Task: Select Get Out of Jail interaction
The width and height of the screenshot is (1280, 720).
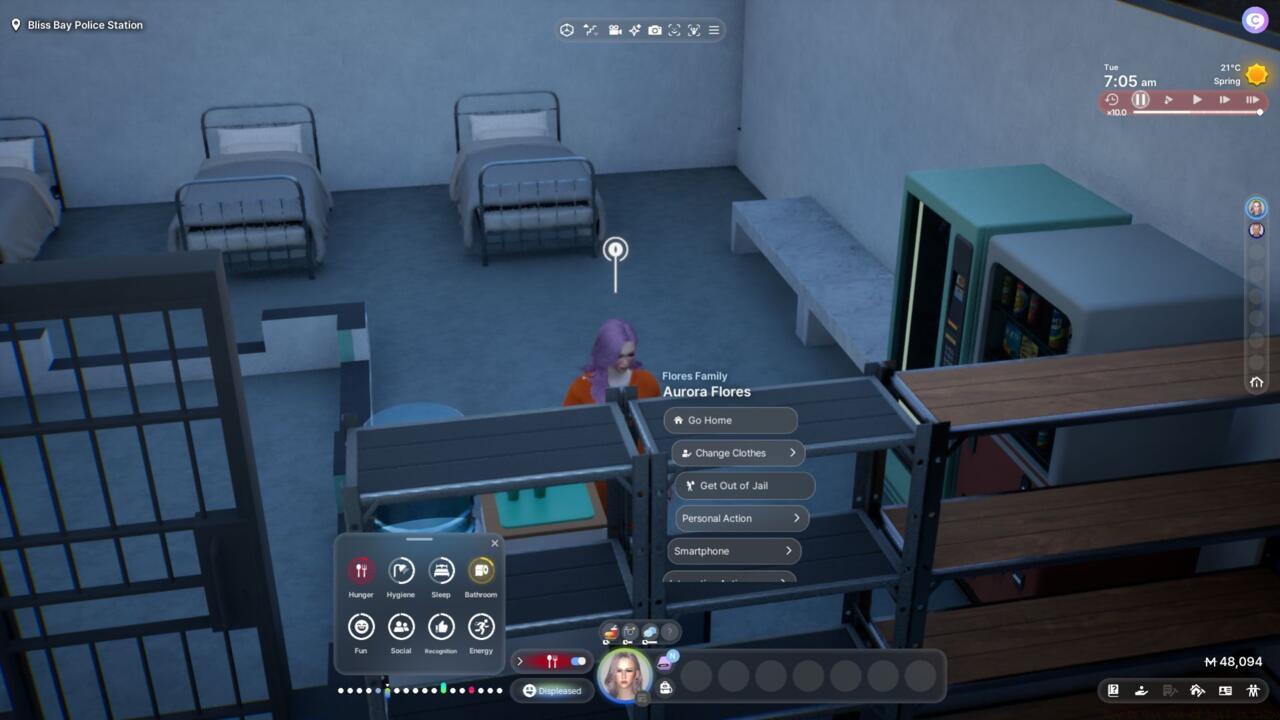Action: coord(744,486)
